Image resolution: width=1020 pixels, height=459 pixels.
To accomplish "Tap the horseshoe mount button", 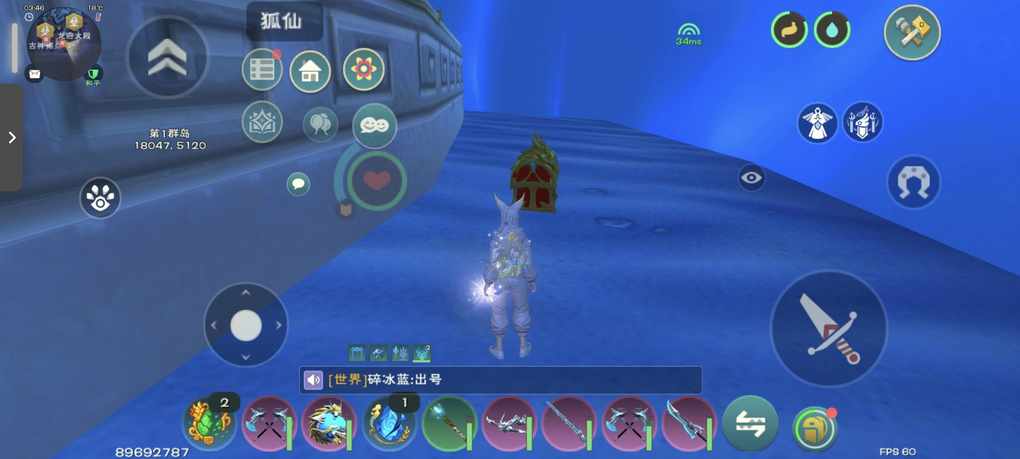I will tap(914, 182).
